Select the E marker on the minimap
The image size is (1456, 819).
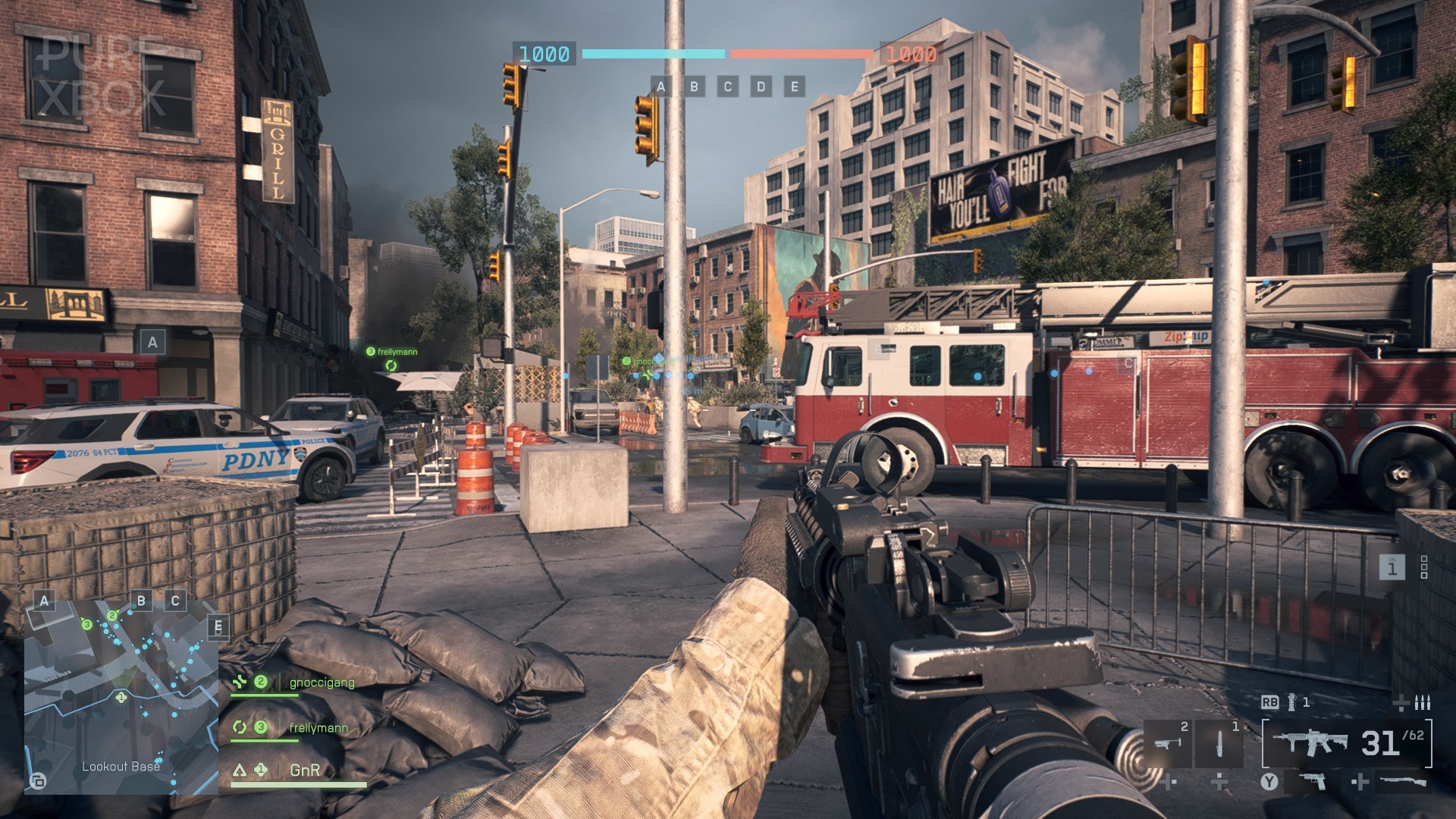(218, 627)
